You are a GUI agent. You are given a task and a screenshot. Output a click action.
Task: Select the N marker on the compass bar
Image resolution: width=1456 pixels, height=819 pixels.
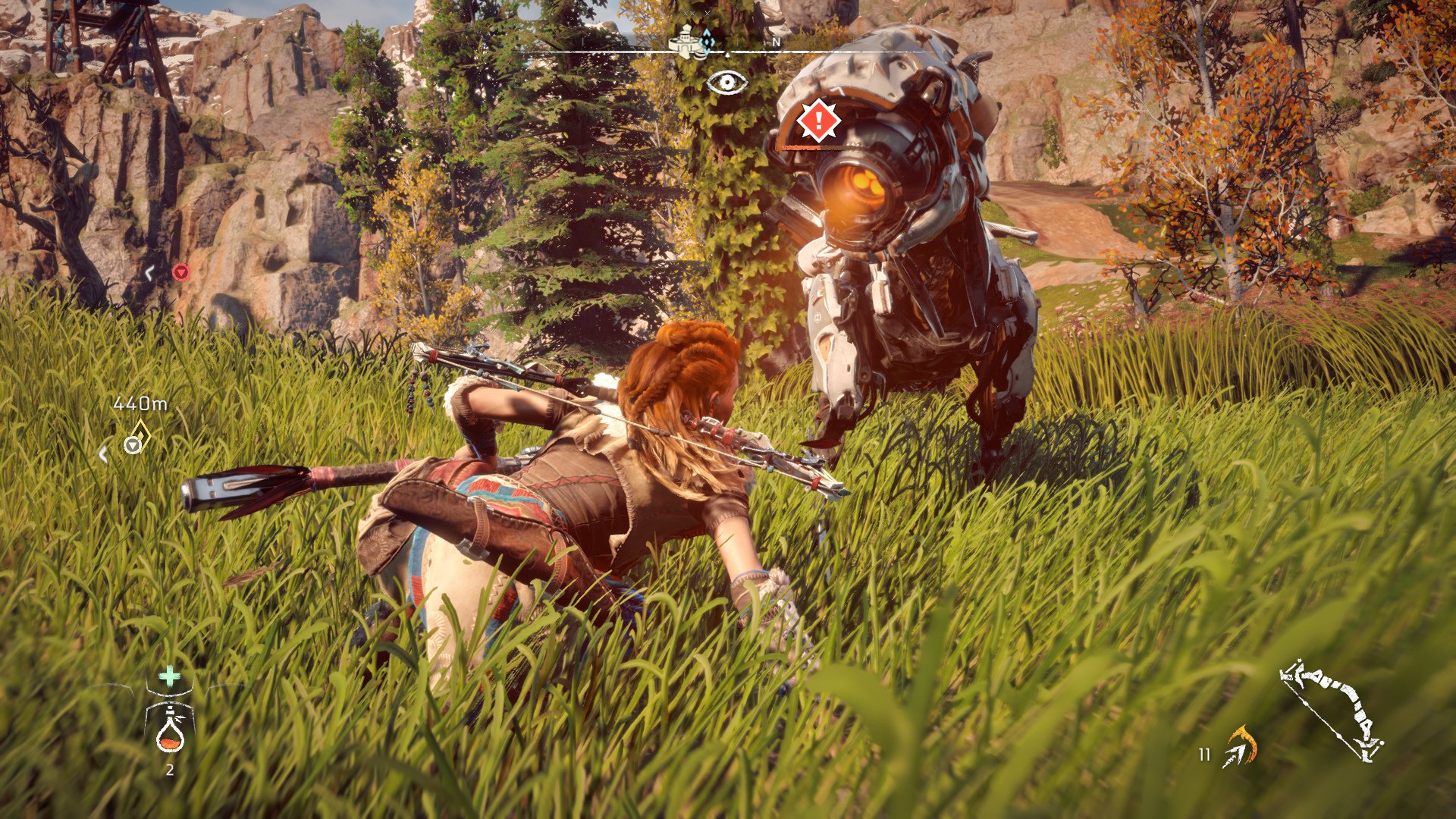(776, 42)
